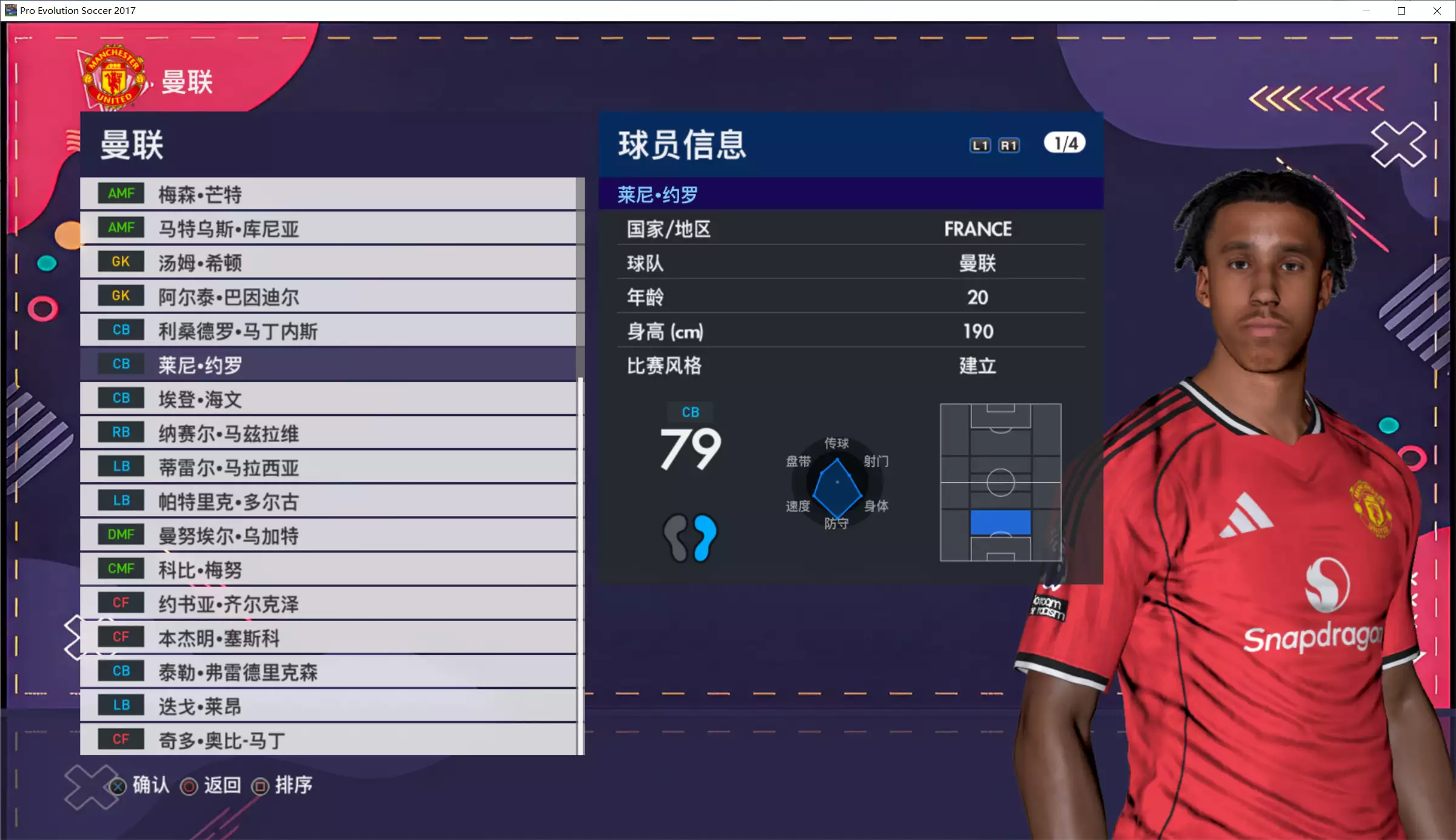This screenshot has width=1456, height=840.
Task: Select striker 约书亚•齐尔克泽
Action: click(x=327, y=603)
